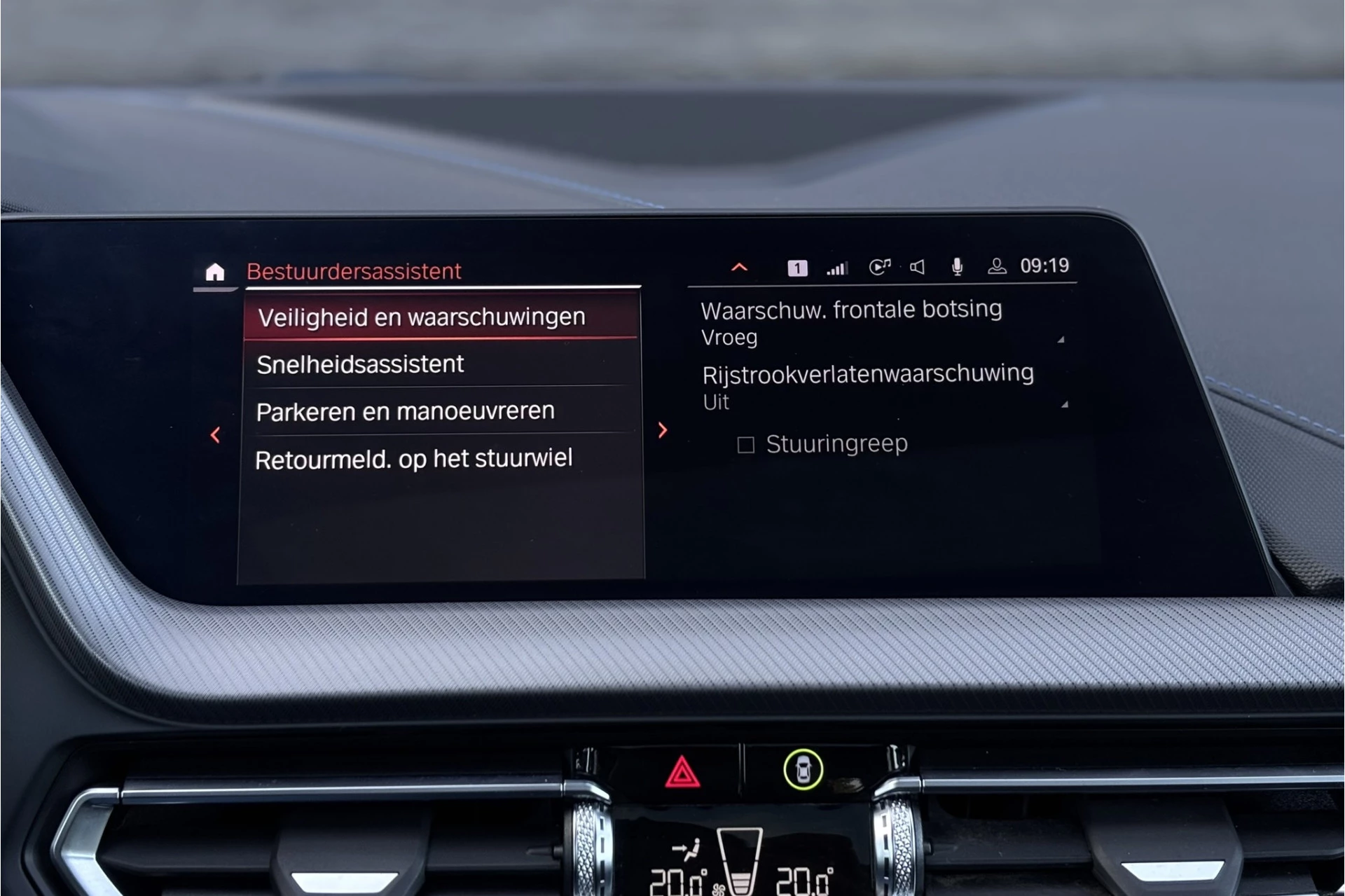1345x896 pixels.
Task: Toggle Rijstrookverlatenwaarschuwing from Uit
Action: [x=869, y=386]
